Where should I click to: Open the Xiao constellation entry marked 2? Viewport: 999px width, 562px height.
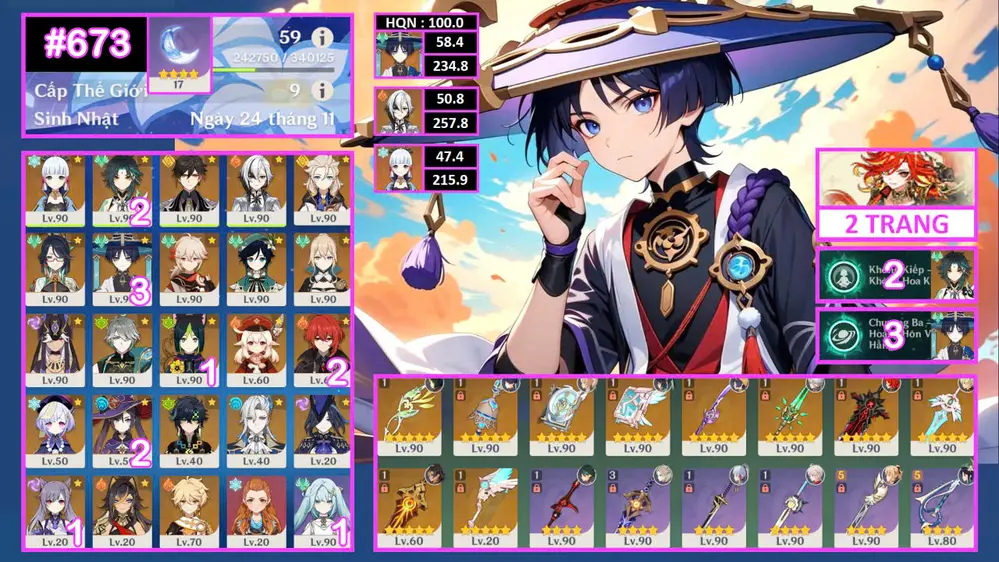[x=895, y=275]
